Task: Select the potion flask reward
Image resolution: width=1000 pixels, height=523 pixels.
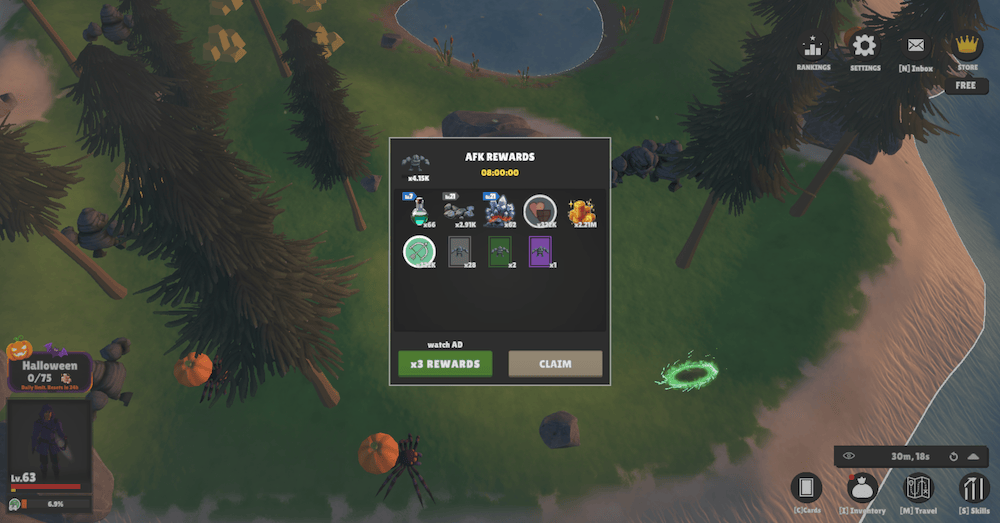Action: [x=419, y=213]
